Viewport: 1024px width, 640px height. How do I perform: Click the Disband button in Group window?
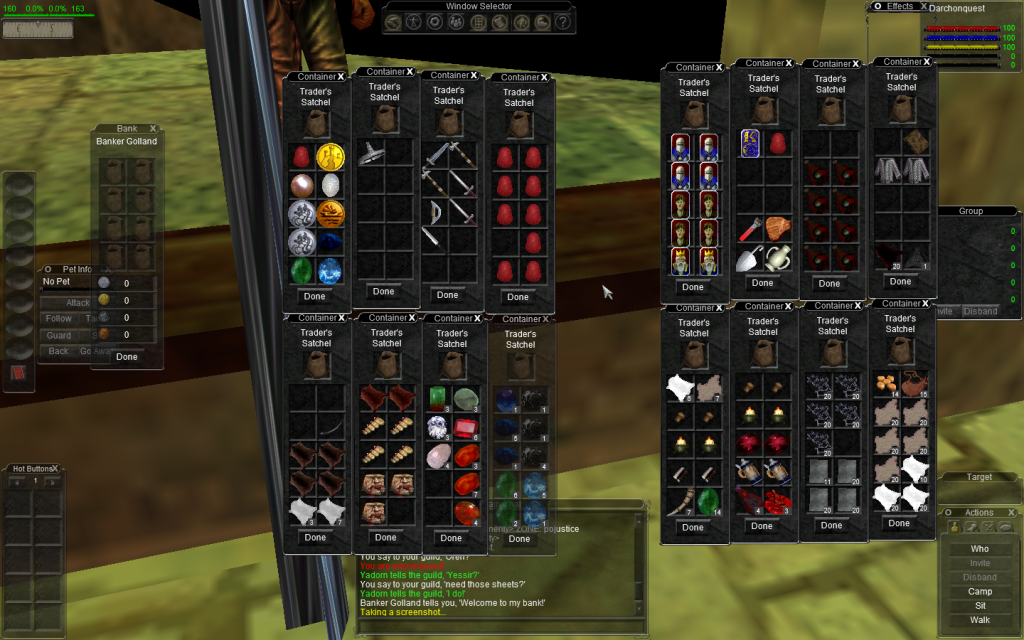coord(980,311)
